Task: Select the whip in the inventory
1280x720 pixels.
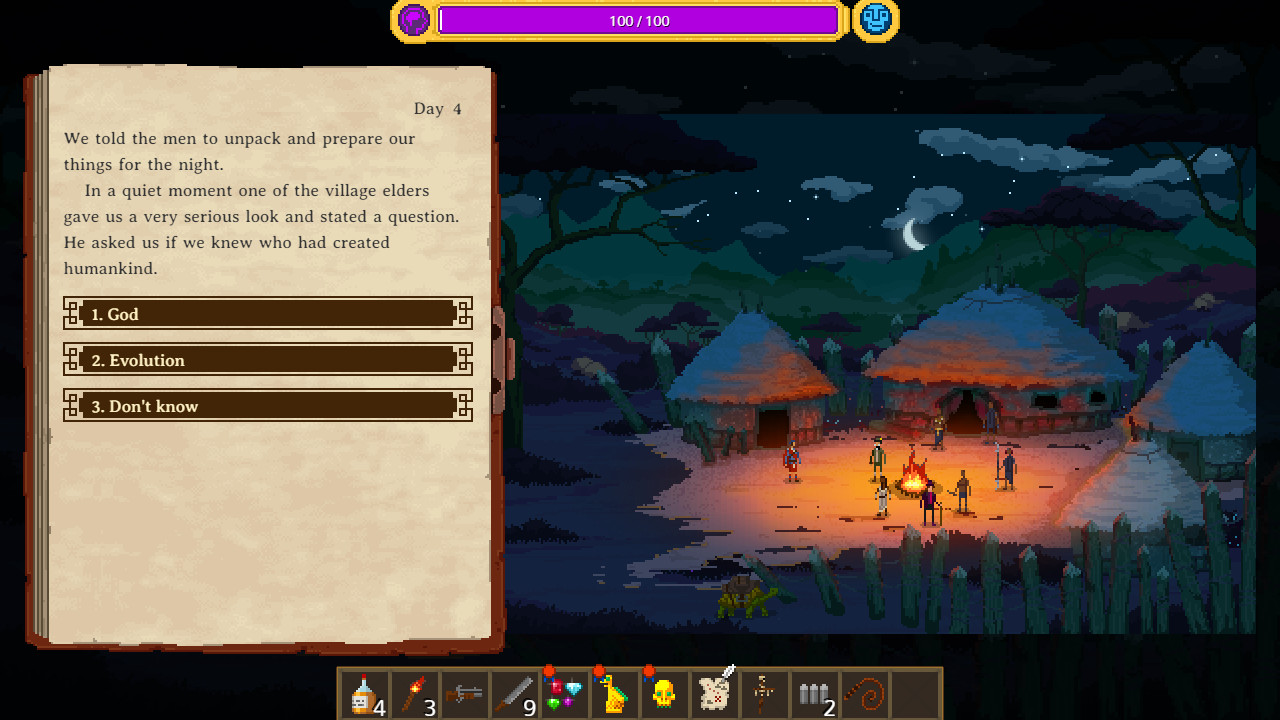Action: [865, 692]
